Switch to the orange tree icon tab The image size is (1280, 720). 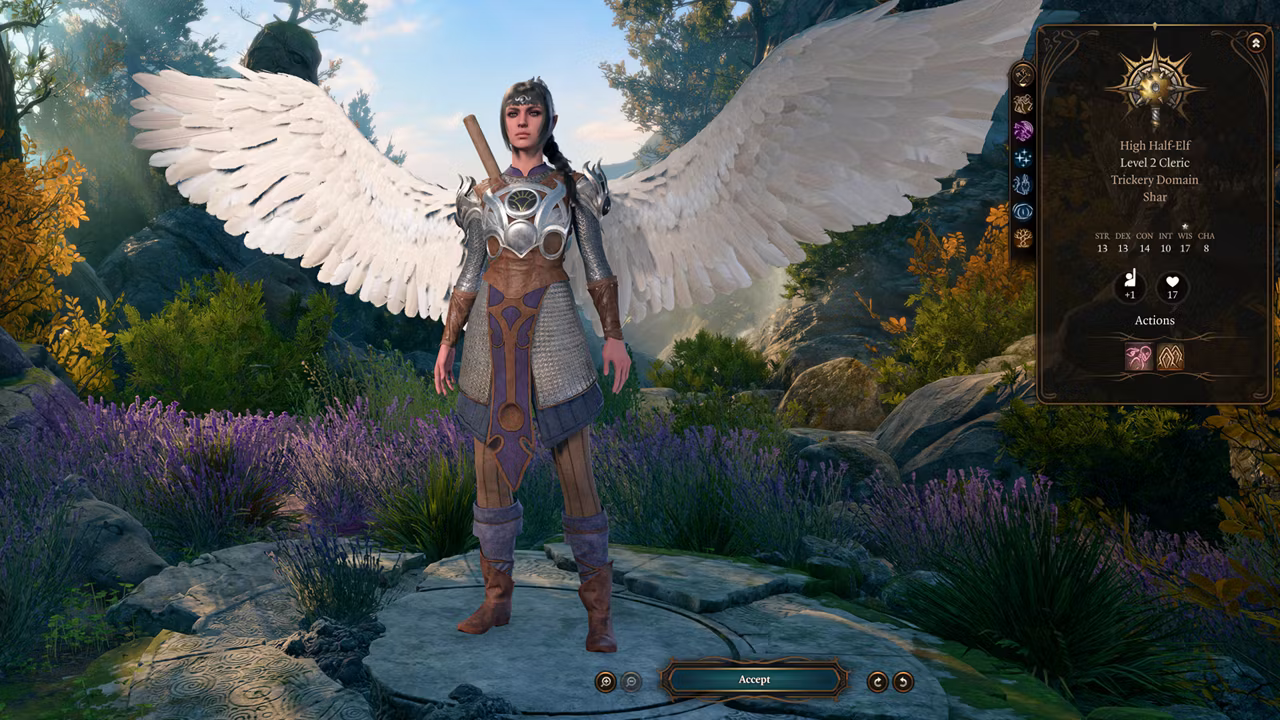pos(1022,238)
